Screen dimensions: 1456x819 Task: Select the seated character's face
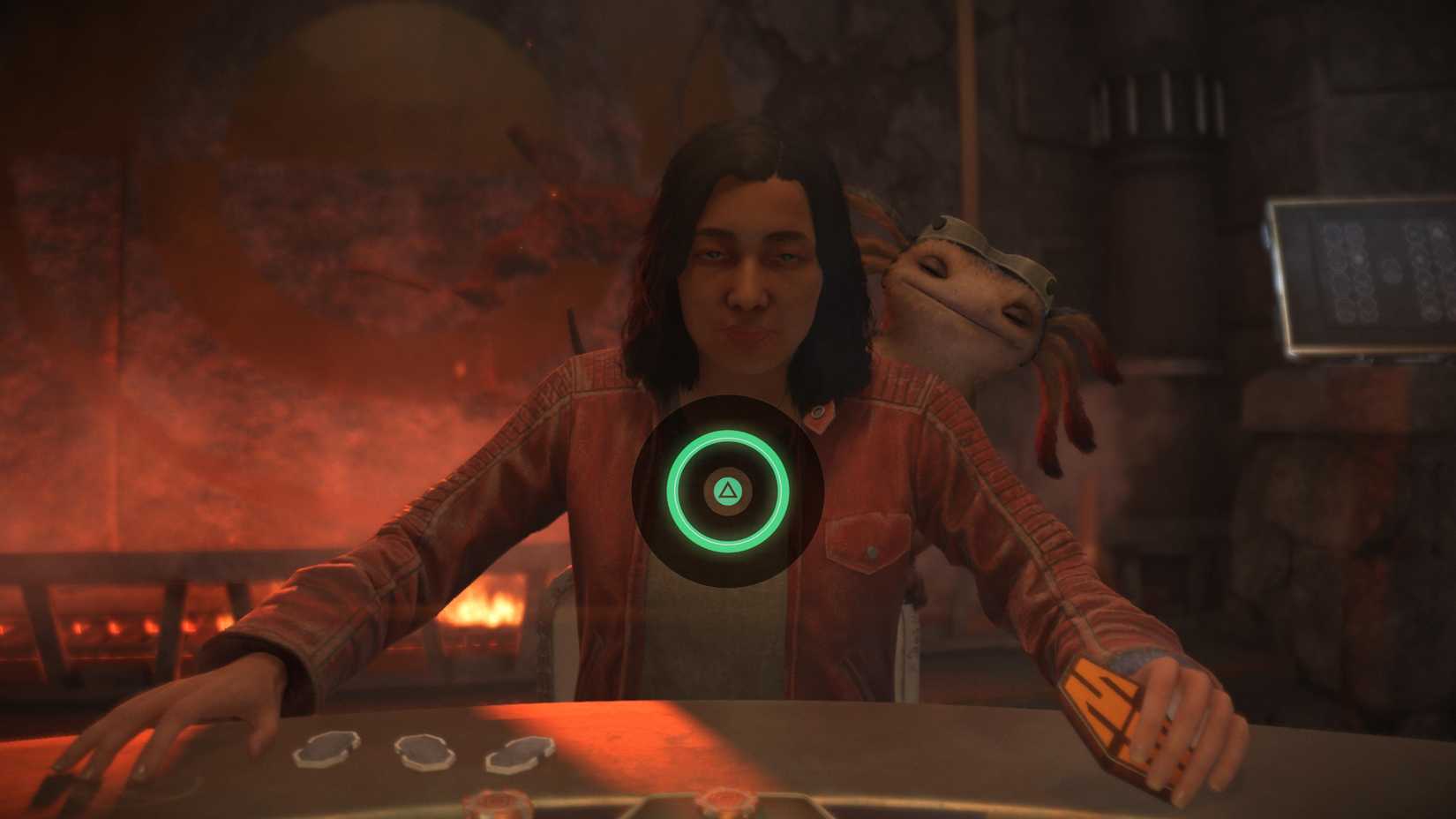coord(750,282)
